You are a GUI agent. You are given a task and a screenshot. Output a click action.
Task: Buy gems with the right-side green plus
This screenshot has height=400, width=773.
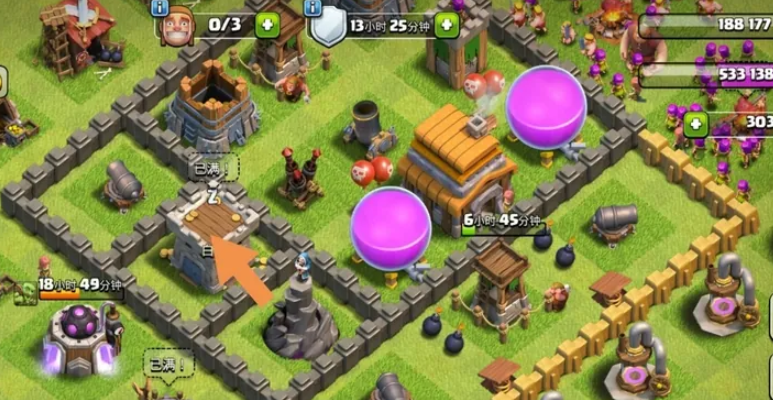695,124
